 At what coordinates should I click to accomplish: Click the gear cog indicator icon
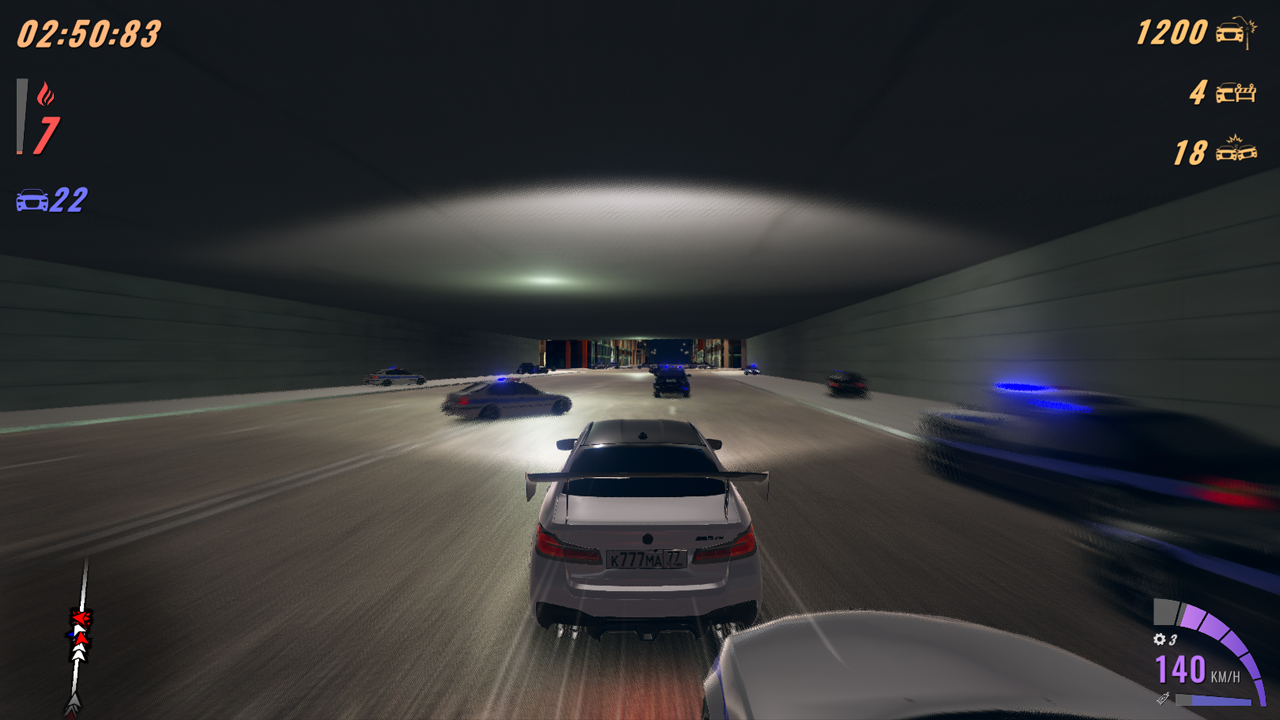click(x=1160, y=639)
